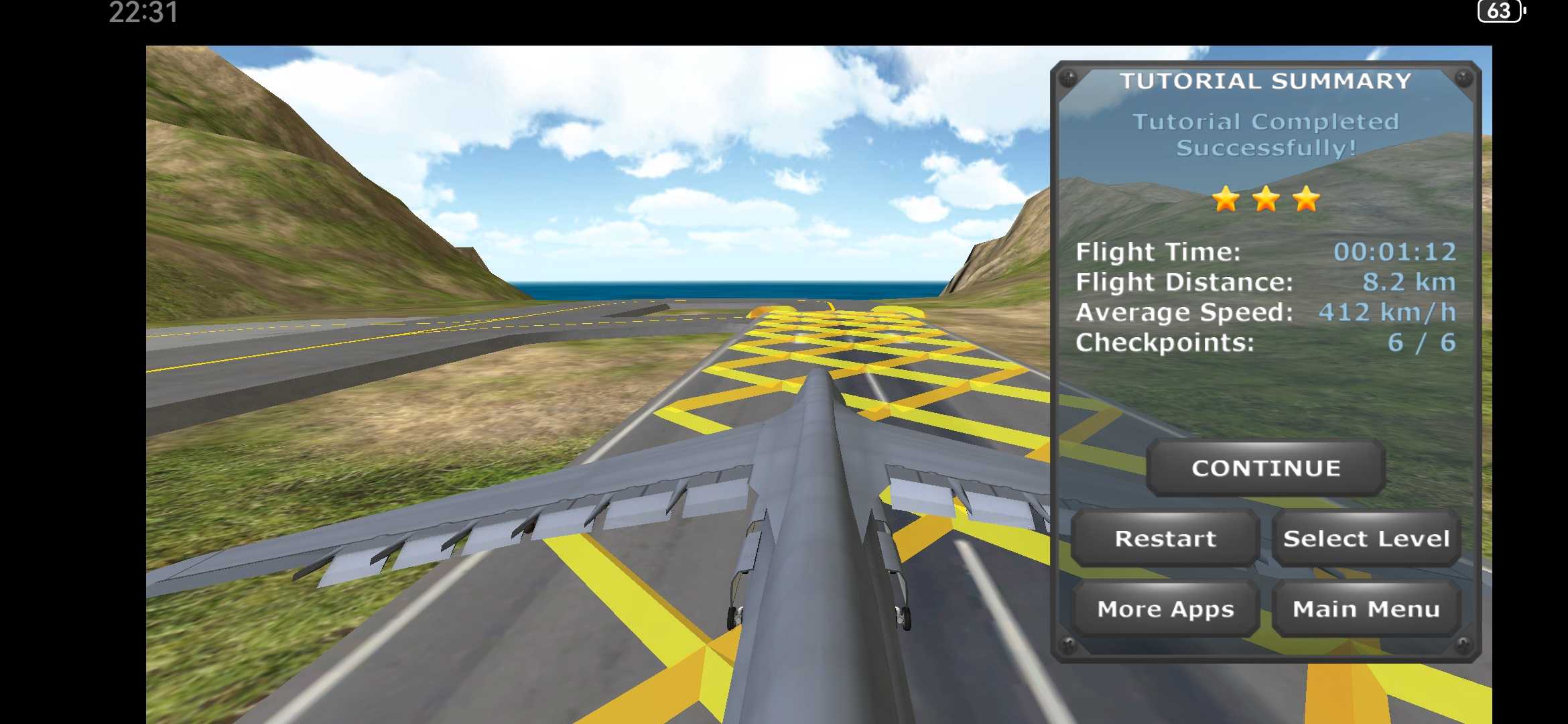Image resolution: width=1568 pixels, height=724 pixels.
Task: Return to the Main Menu
Action: tap(1366, 609)
